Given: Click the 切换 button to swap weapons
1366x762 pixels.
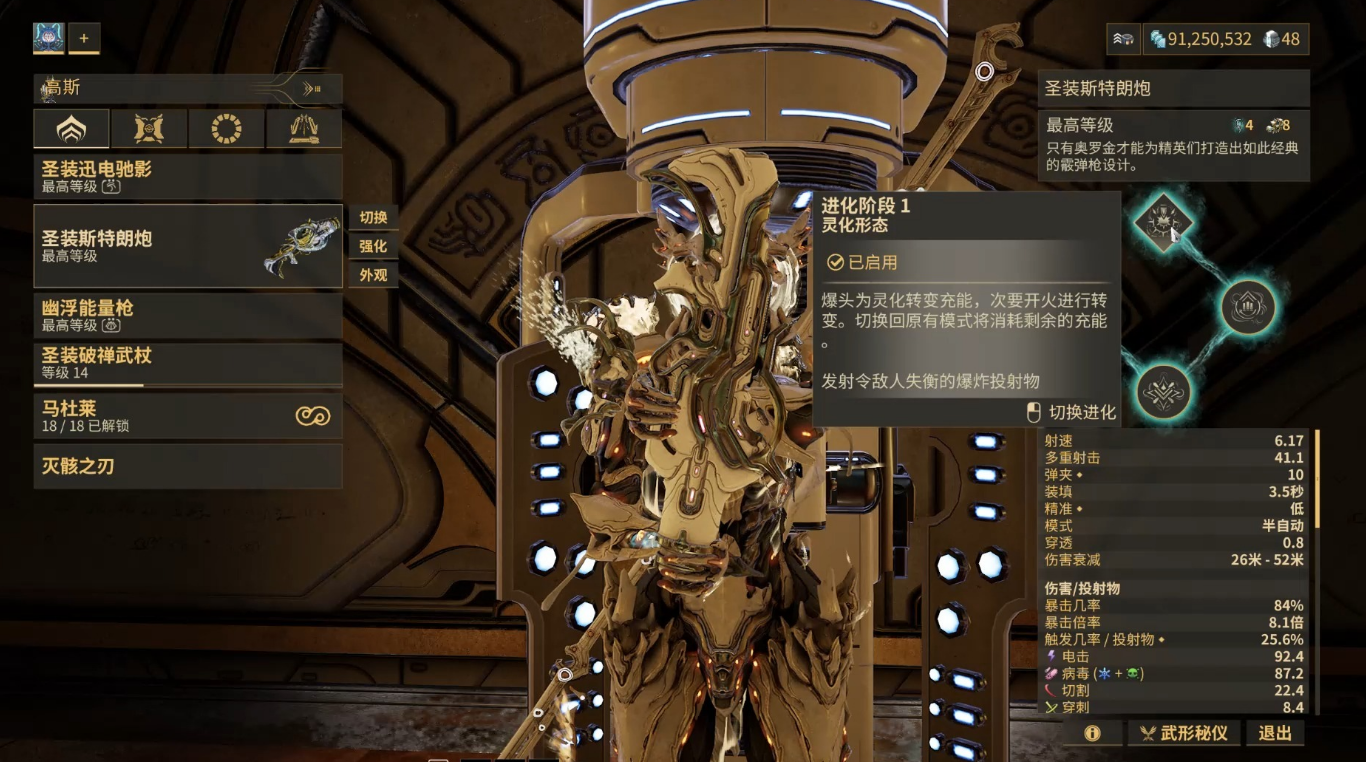Looking at the screenshot, I should click(373, 218).
